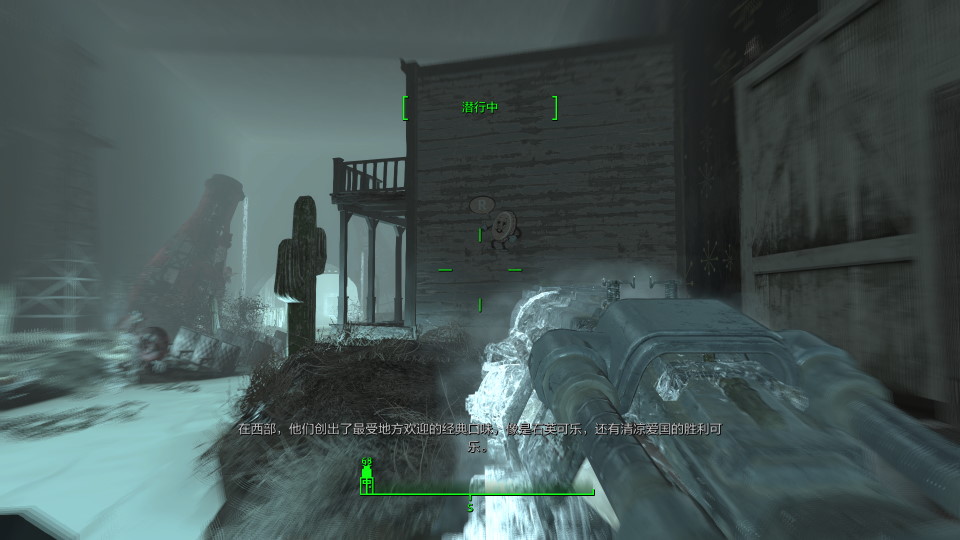Click the compass bar on the HUD
960x540 pixels.
pos(478,491)
